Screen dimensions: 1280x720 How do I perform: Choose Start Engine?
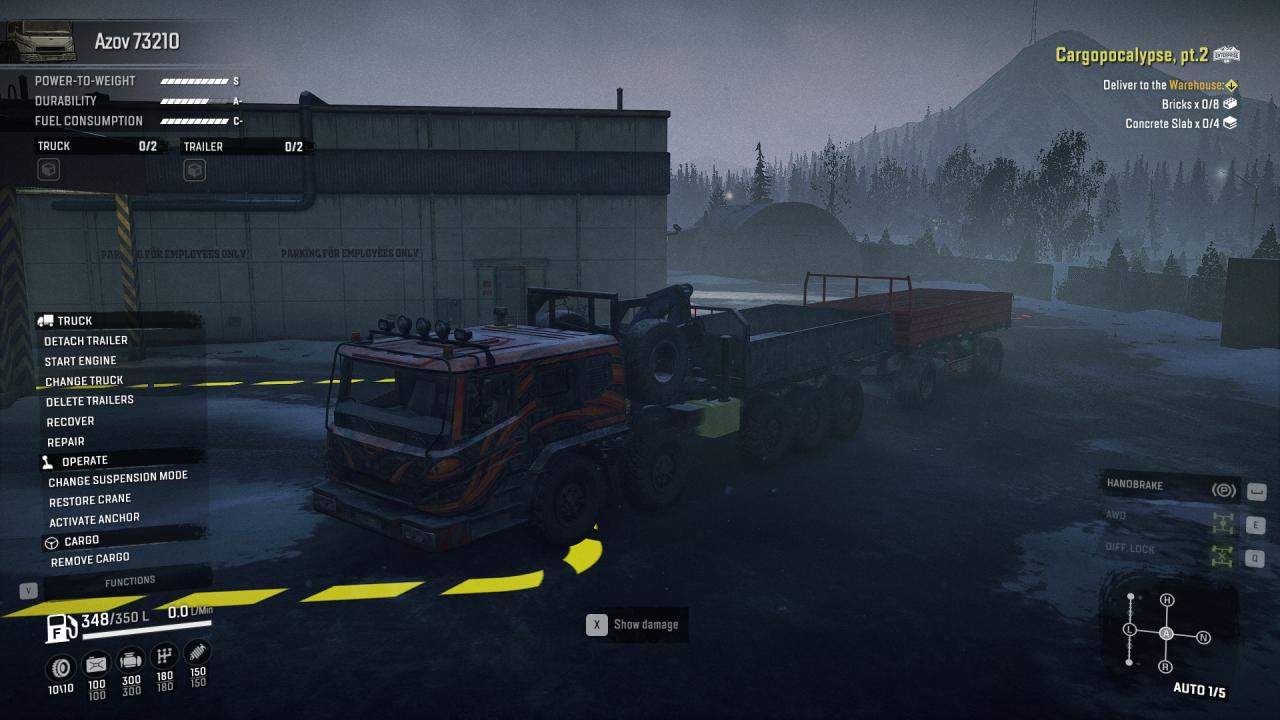tap(80, 361)
